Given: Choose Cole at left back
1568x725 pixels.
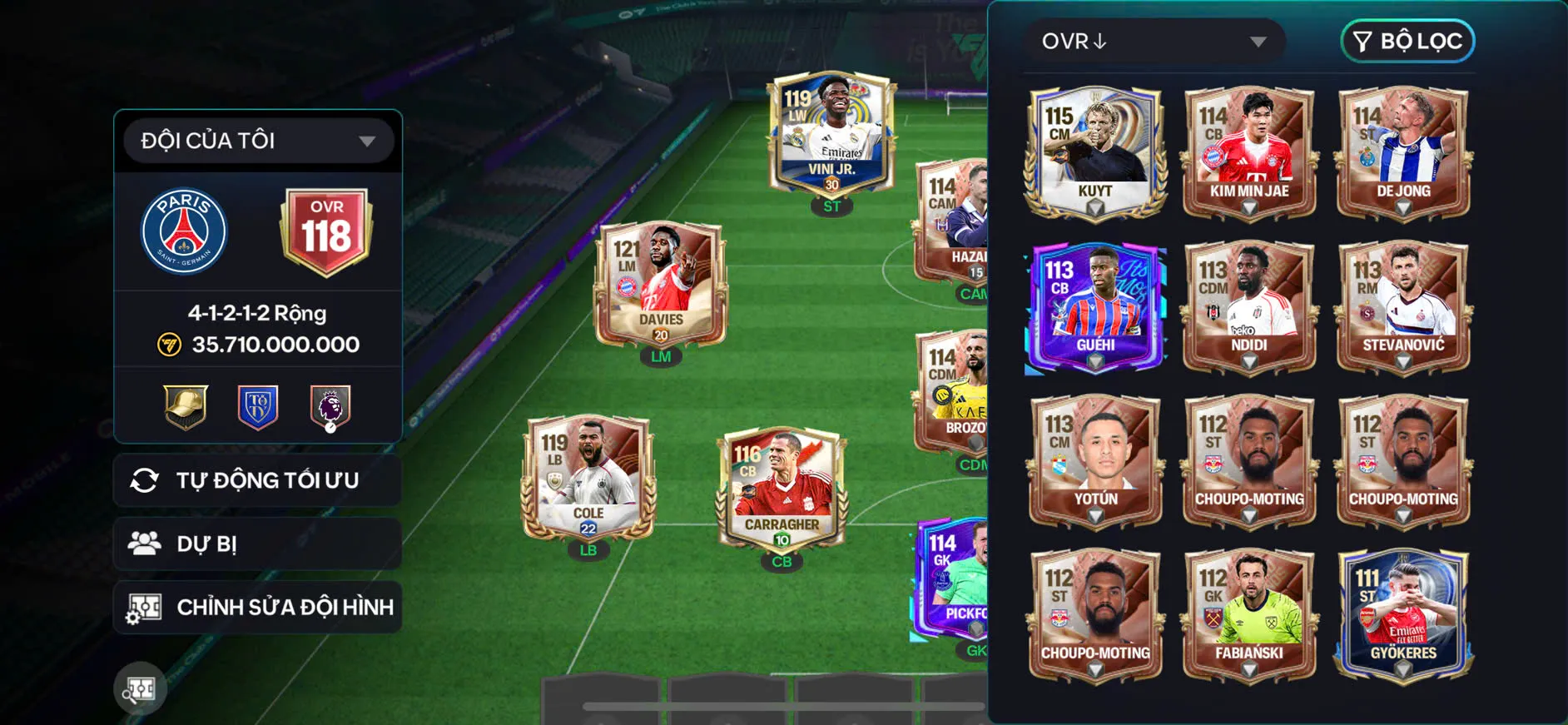Looking at the screenshot, I should pyautogui.click(x=588, y=478).
